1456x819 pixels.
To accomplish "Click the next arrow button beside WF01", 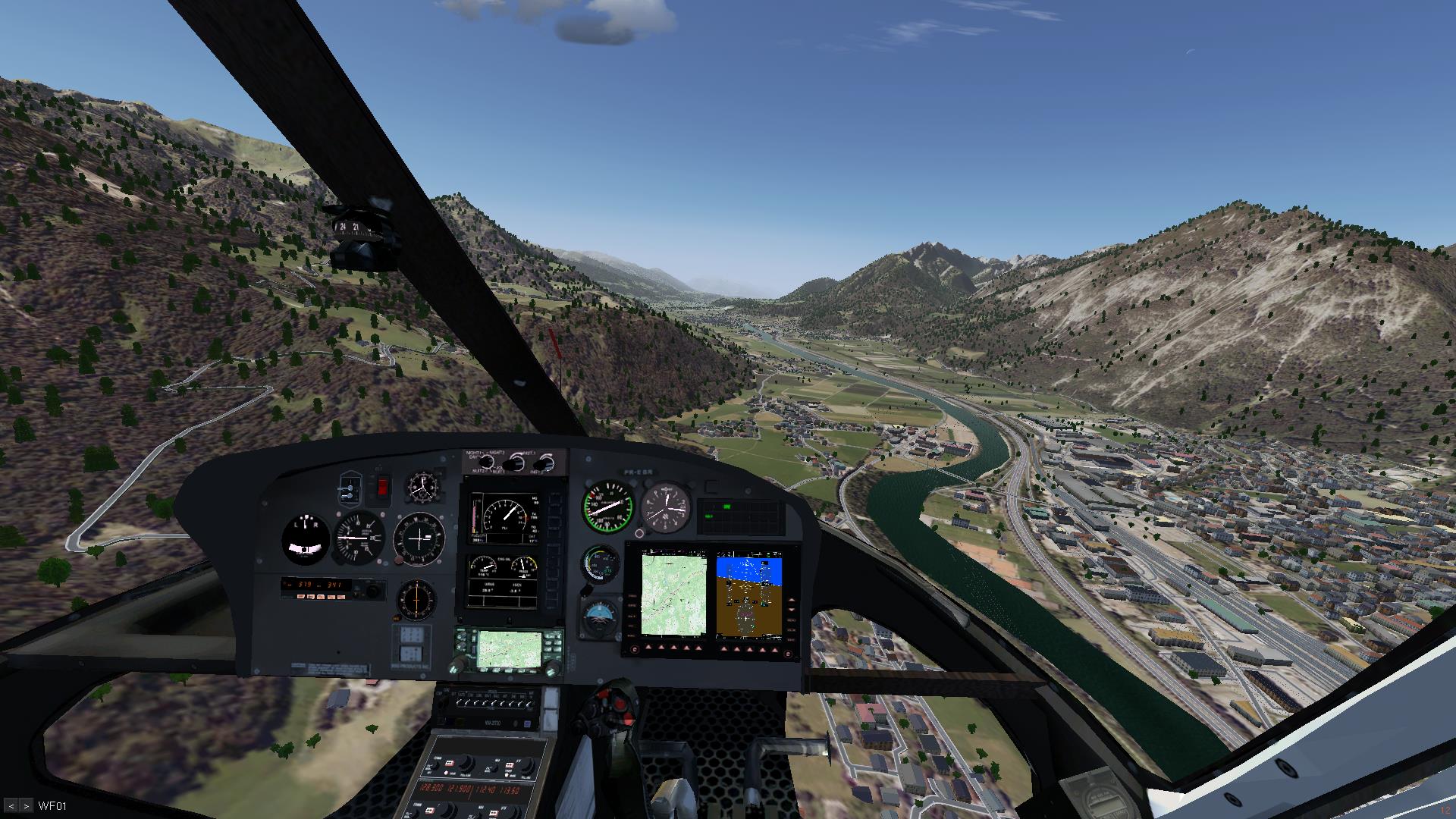I will 27,805.
